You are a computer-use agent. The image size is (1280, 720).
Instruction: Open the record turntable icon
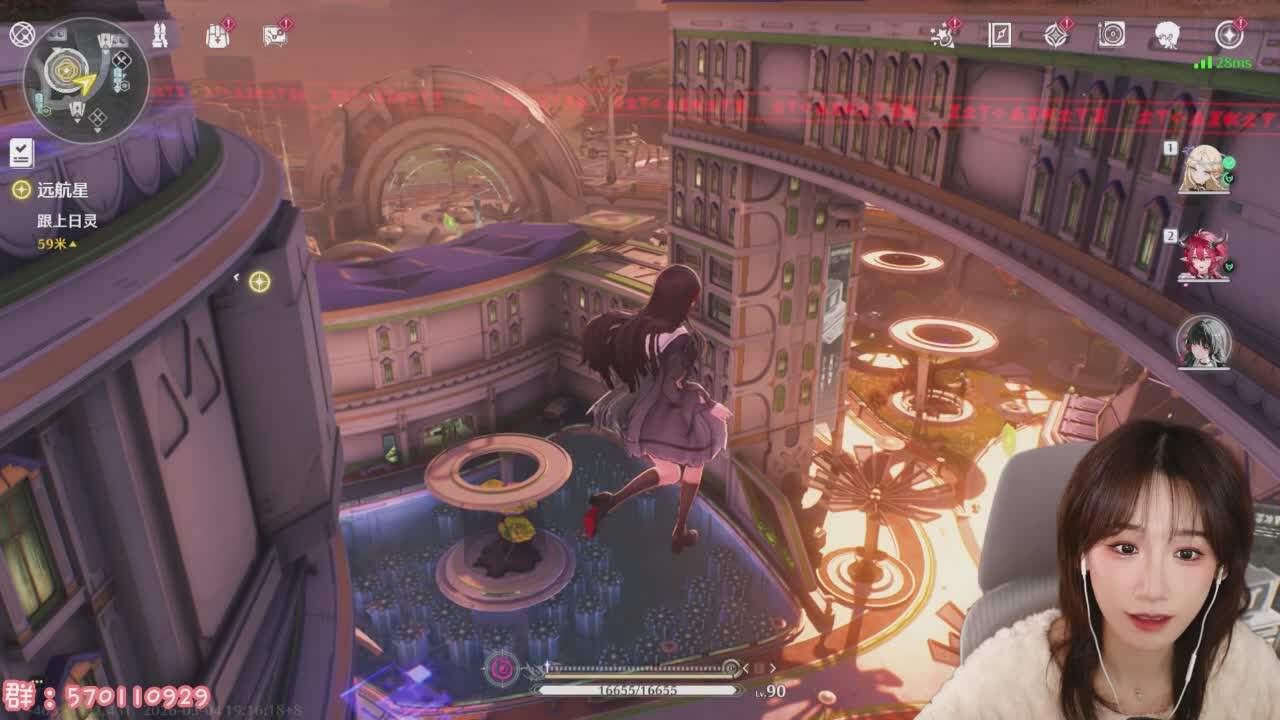(x=1111, y=36)
